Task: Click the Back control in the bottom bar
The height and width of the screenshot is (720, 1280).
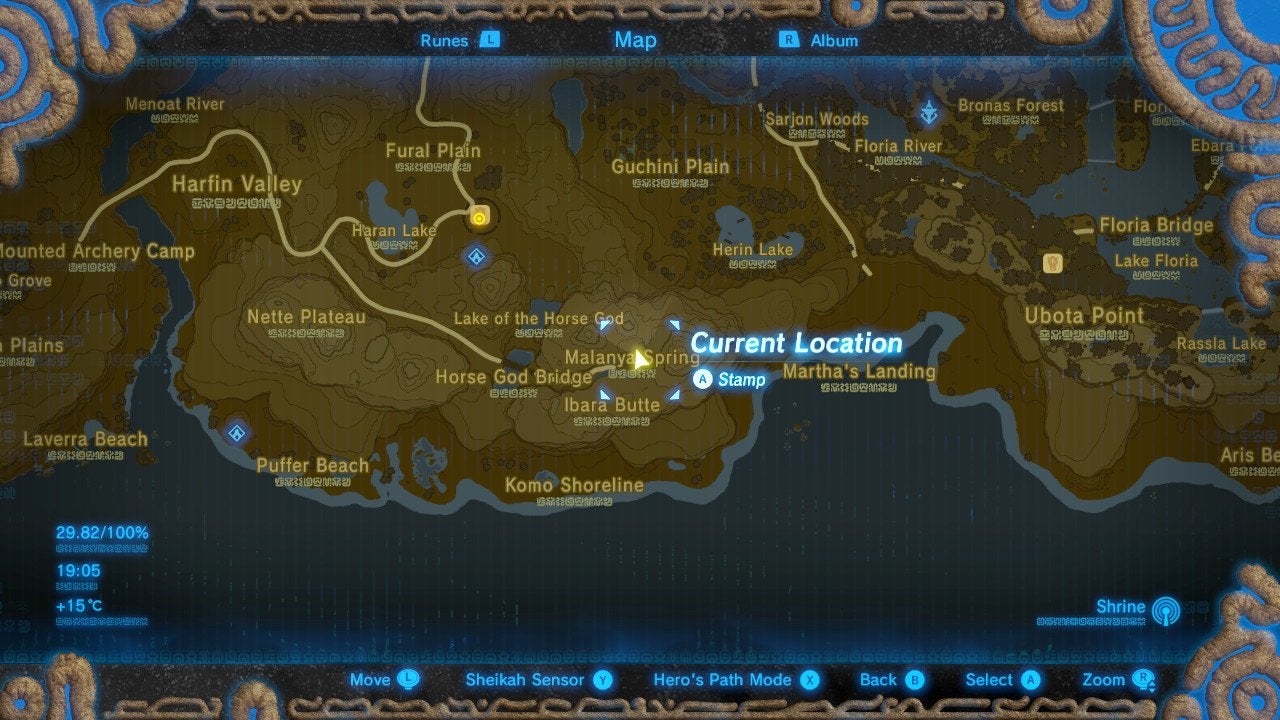Action: [889, 679]
